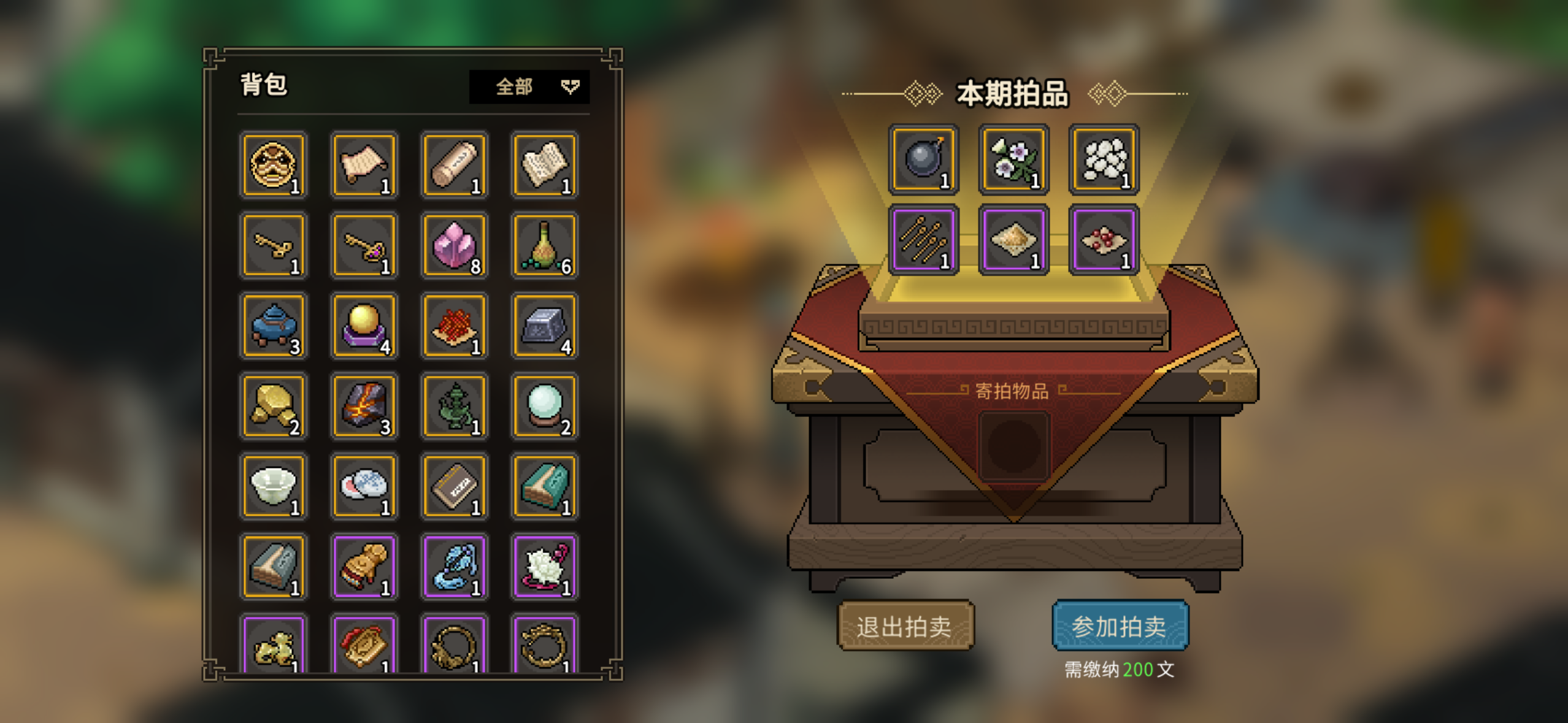Viewport: 1568px width, 723px height.
Task: Select the golden key item
Action: (273, 245)
